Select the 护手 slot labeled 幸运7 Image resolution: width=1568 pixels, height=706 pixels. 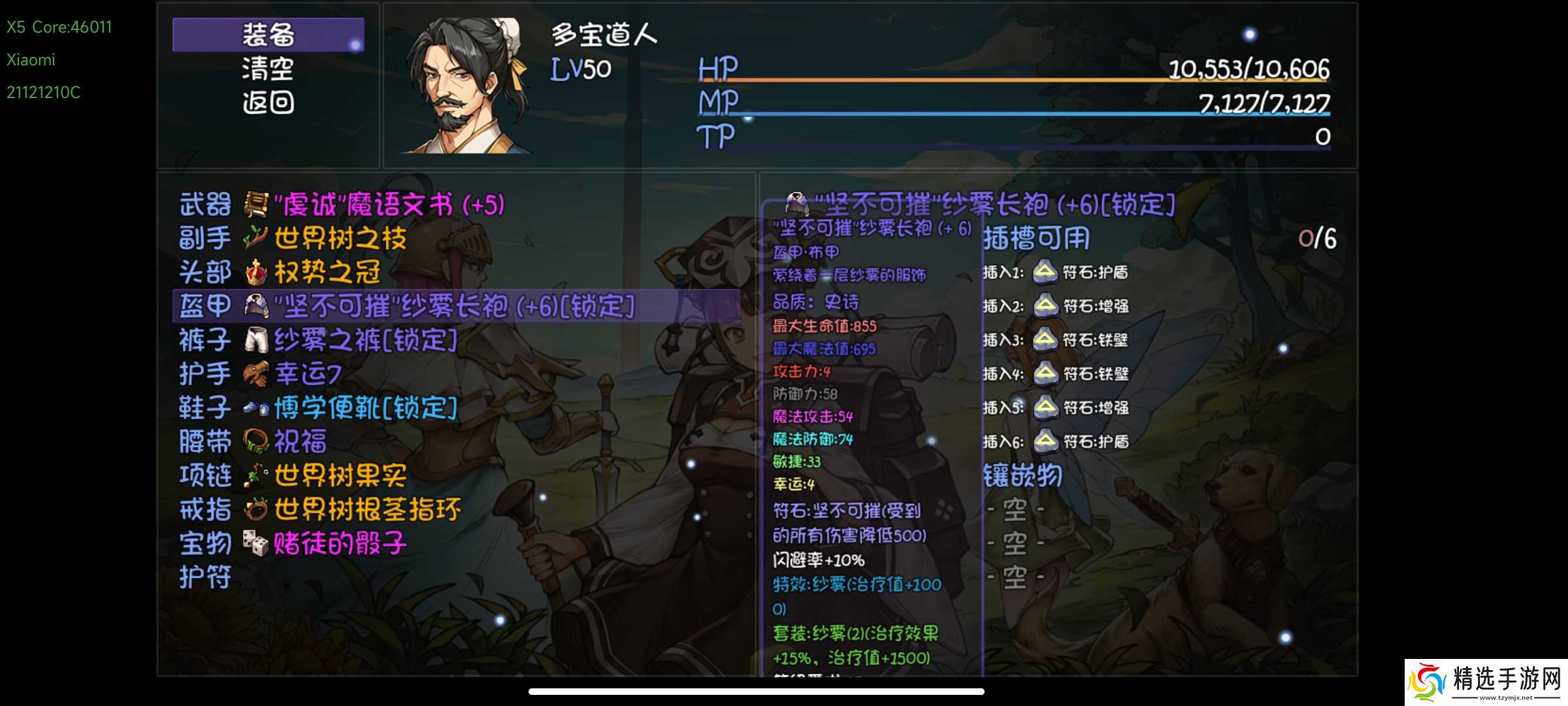[307, 374]
